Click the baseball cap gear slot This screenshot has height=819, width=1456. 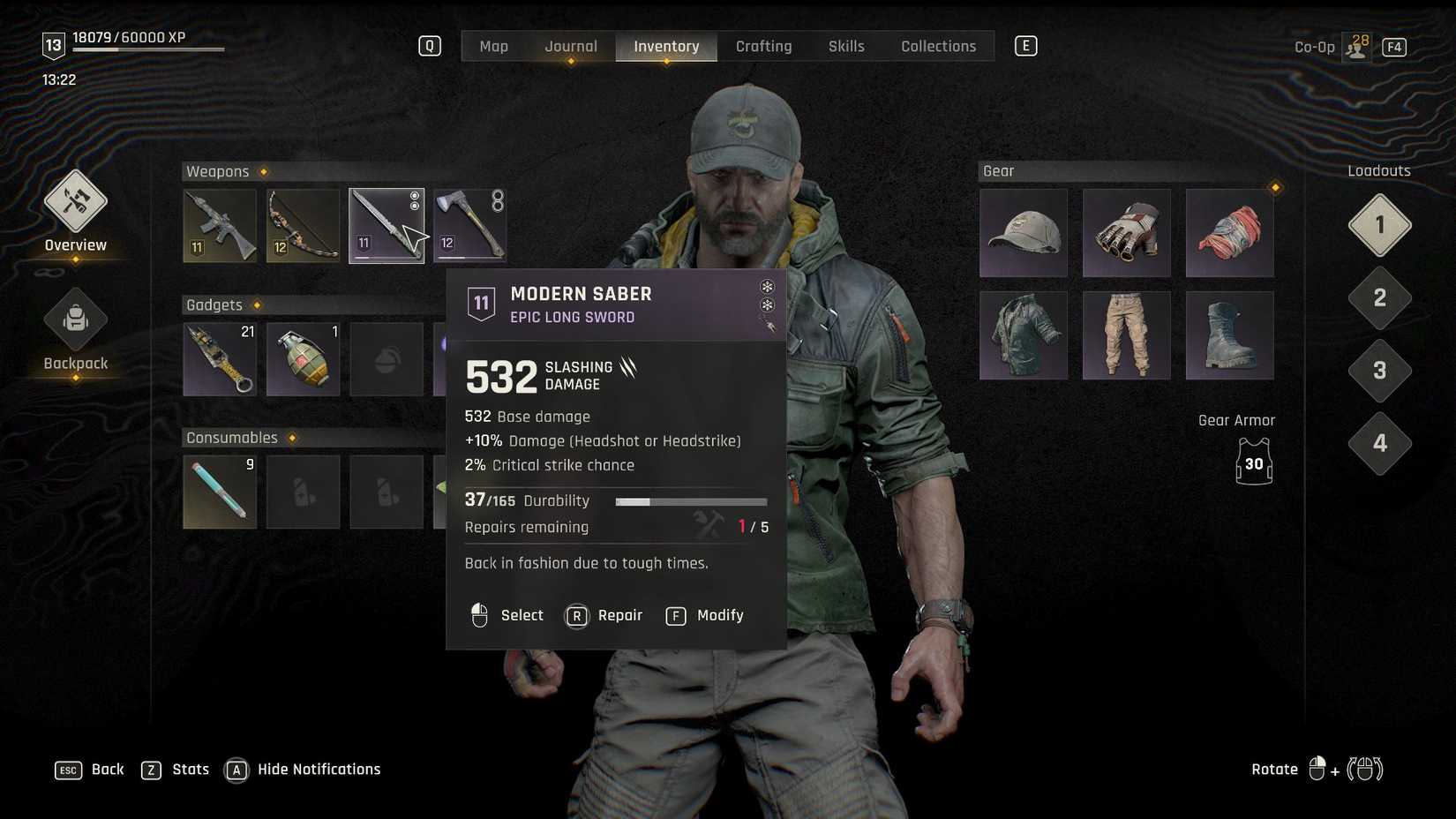pos(1024,233)
